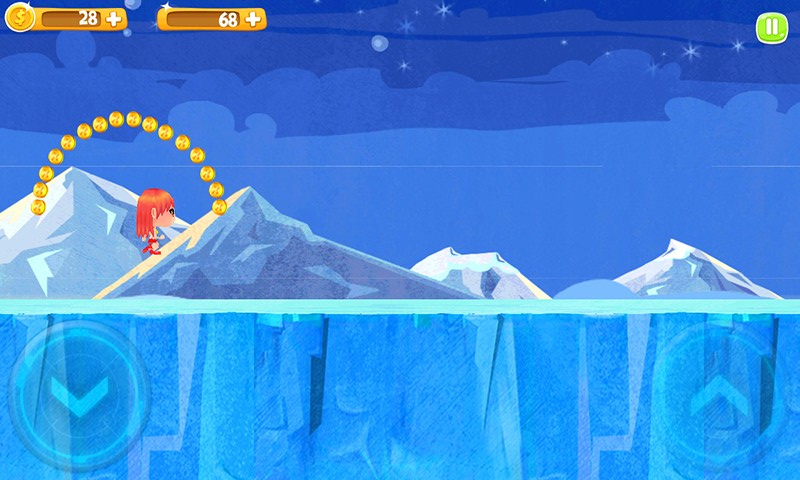Pause the game with the green button
800x480 pixels.
(771, 27)
